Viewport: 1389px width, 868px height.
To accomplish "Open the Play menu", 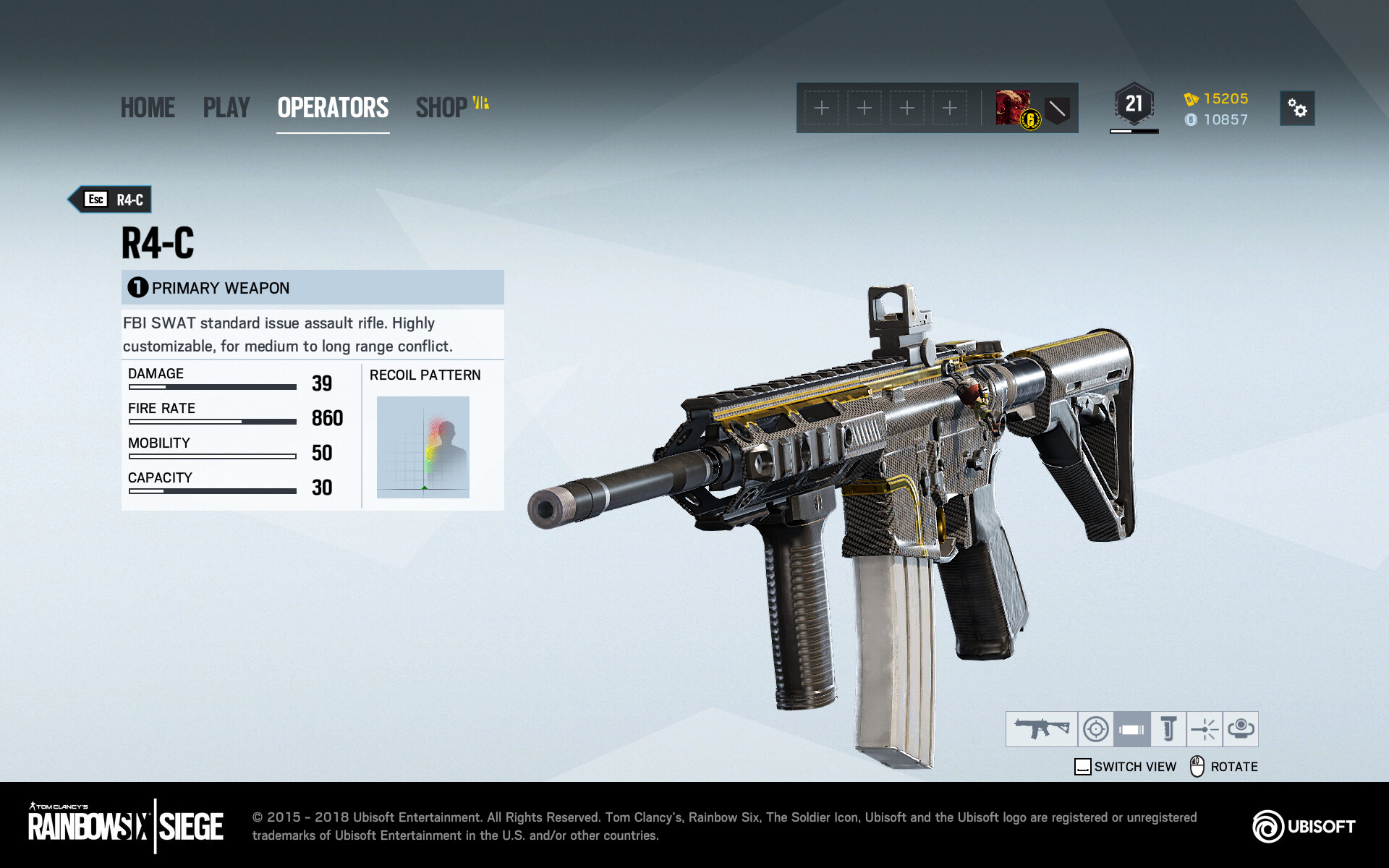I will click(226, 108).
